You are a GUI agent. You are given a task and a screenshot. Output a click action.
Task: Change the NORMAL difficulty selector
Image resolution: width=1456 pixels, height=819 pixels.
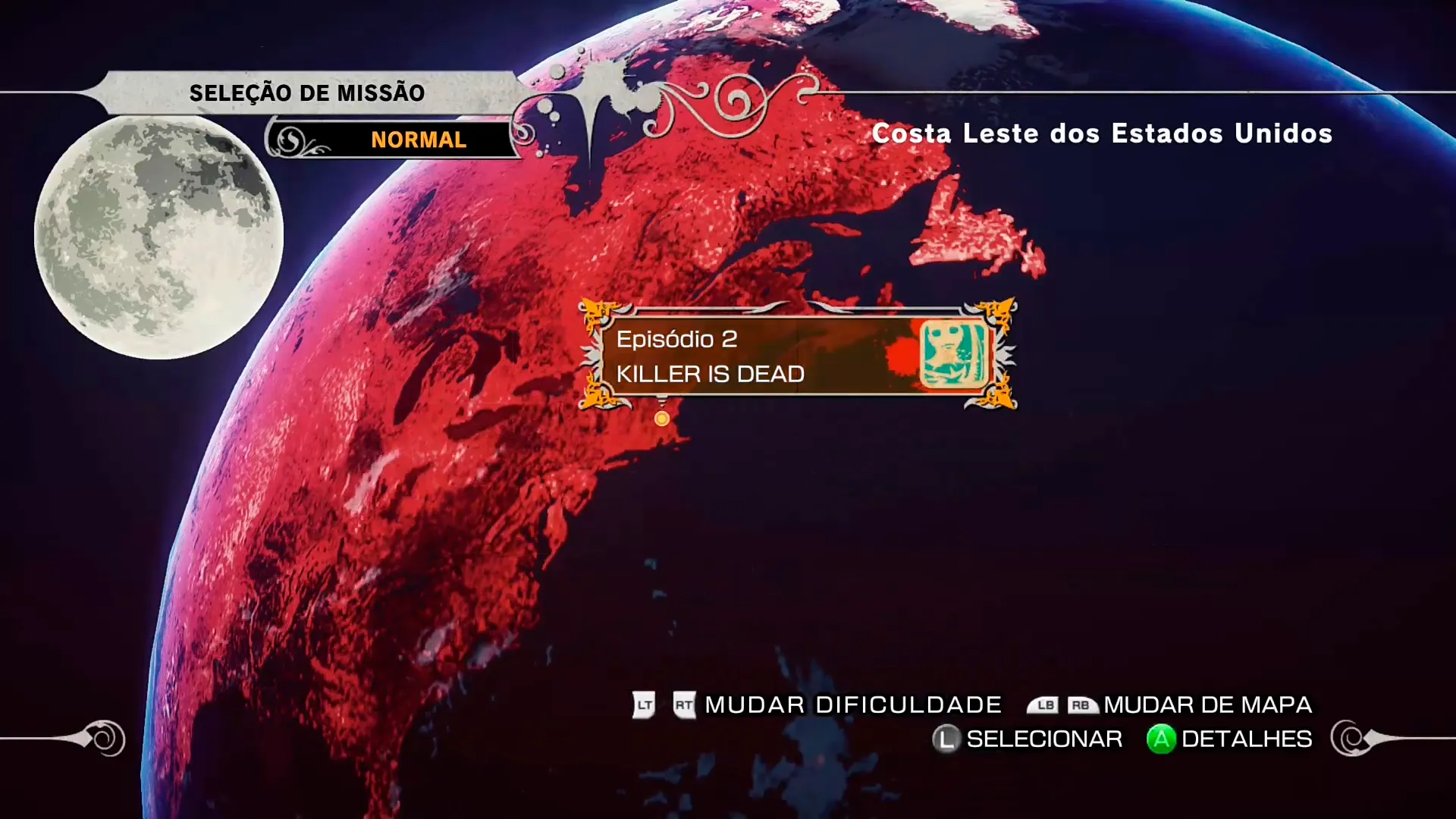pos(418,140)
